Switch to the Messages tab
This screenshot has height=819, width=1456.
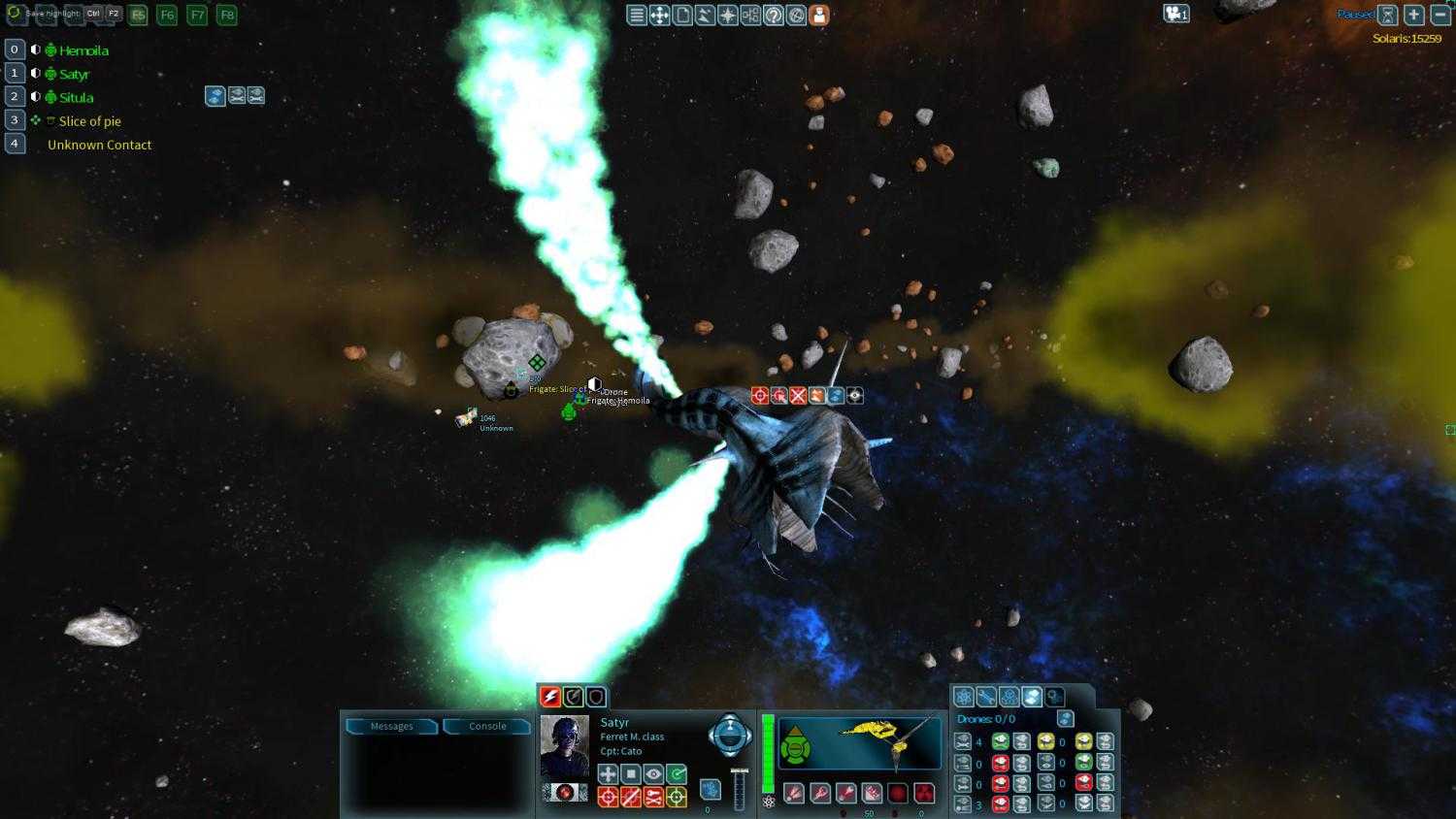[390, 726]
